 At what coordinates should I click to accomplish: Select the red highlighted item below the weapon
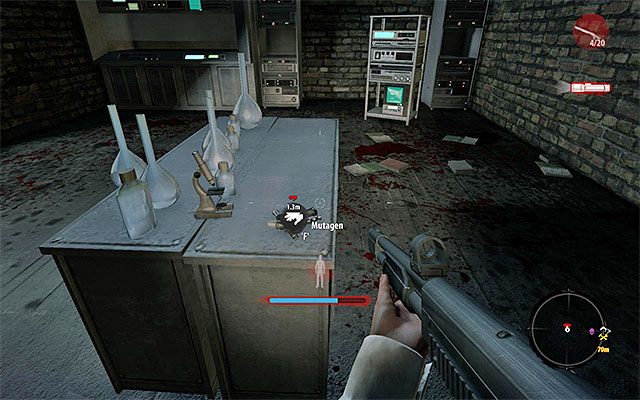pyautogui.click(x=590, y=88)
